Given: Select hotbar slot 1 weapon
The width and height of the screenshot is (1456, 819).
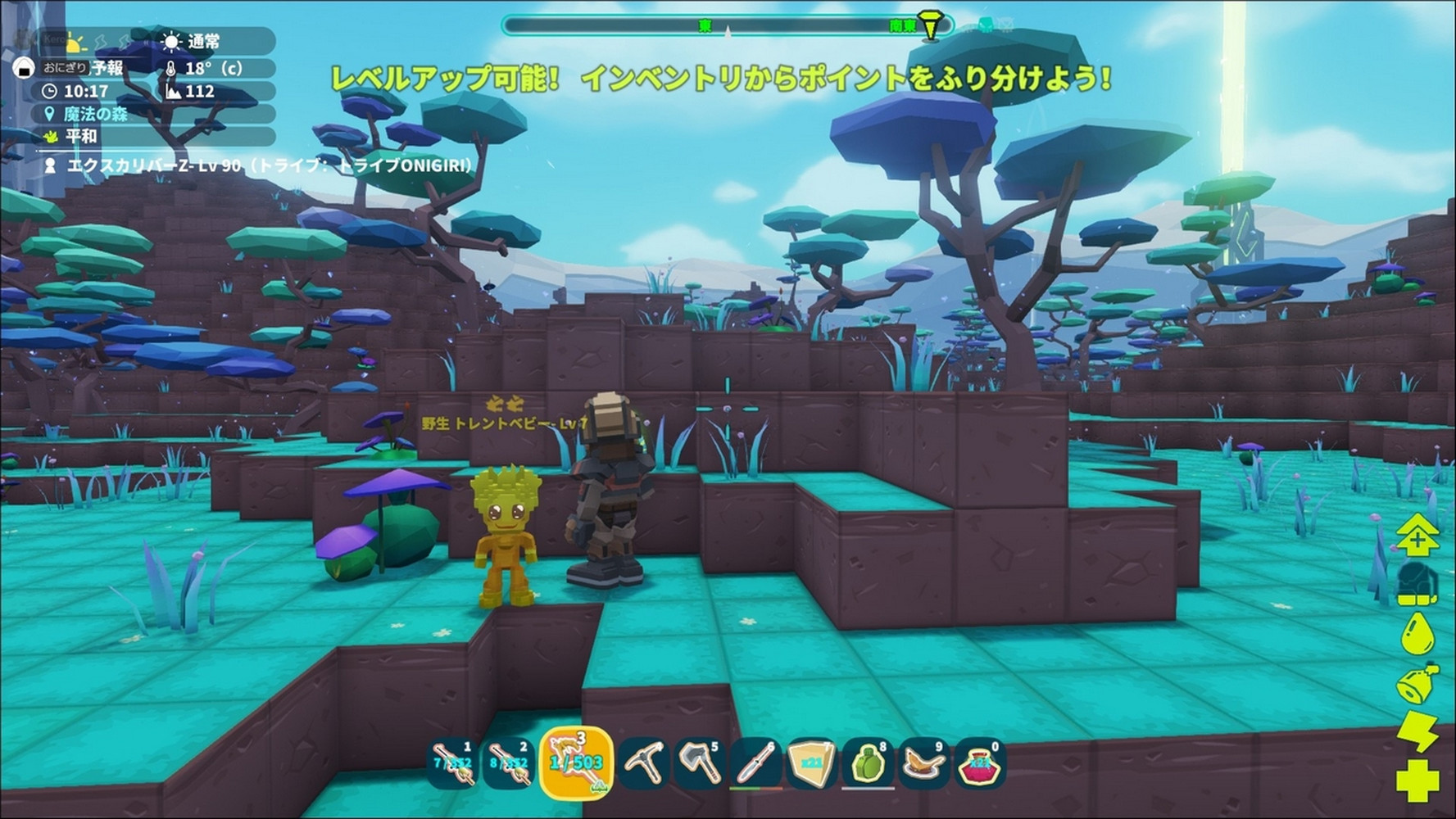Looking at the screenshot, I should (452, 763).
